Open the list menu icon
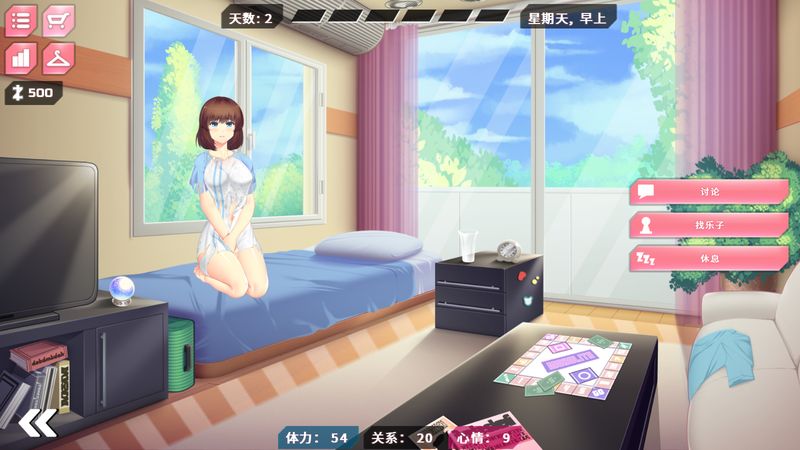The image size is (800, 450). 21,20
